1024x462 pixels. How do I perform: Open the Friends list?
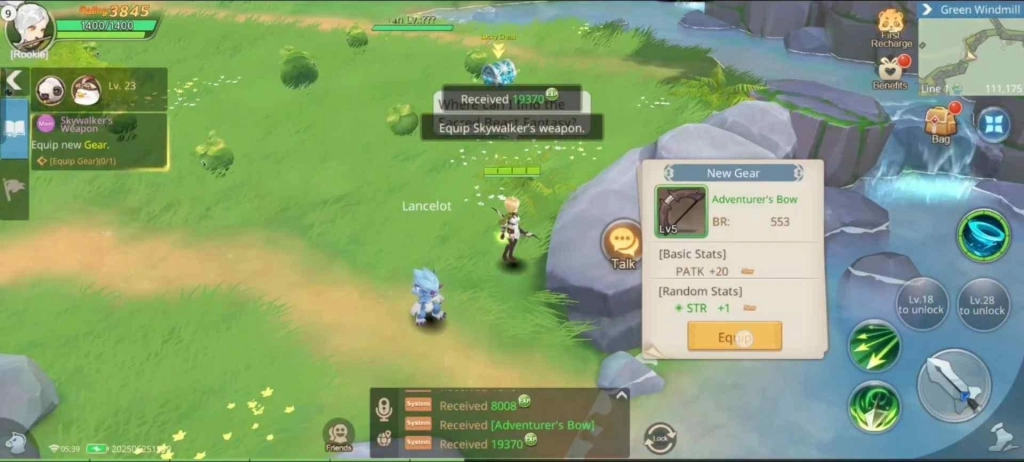pos(339,434)
